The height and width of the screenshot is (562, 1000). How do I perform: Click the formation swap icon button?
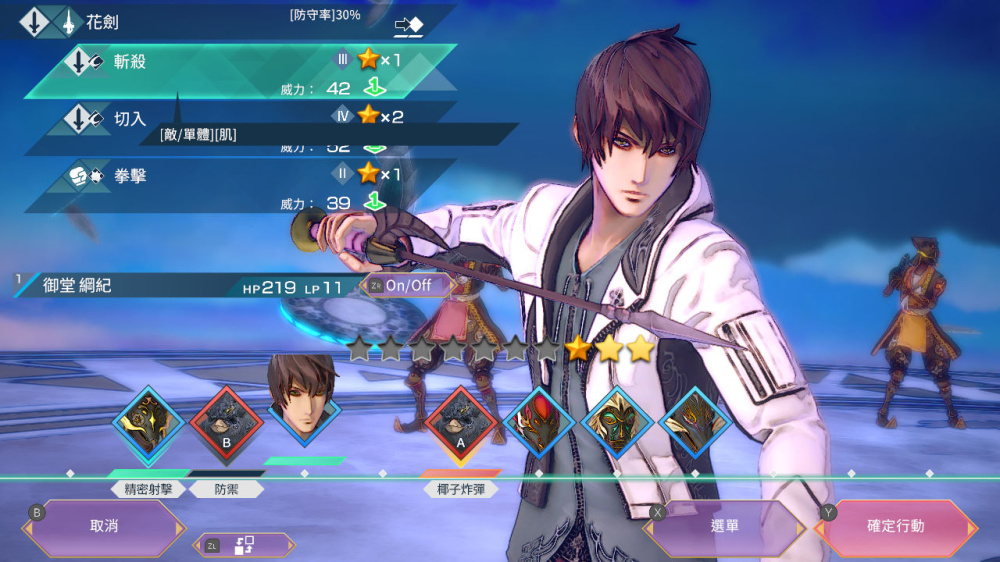coord(244,546)
